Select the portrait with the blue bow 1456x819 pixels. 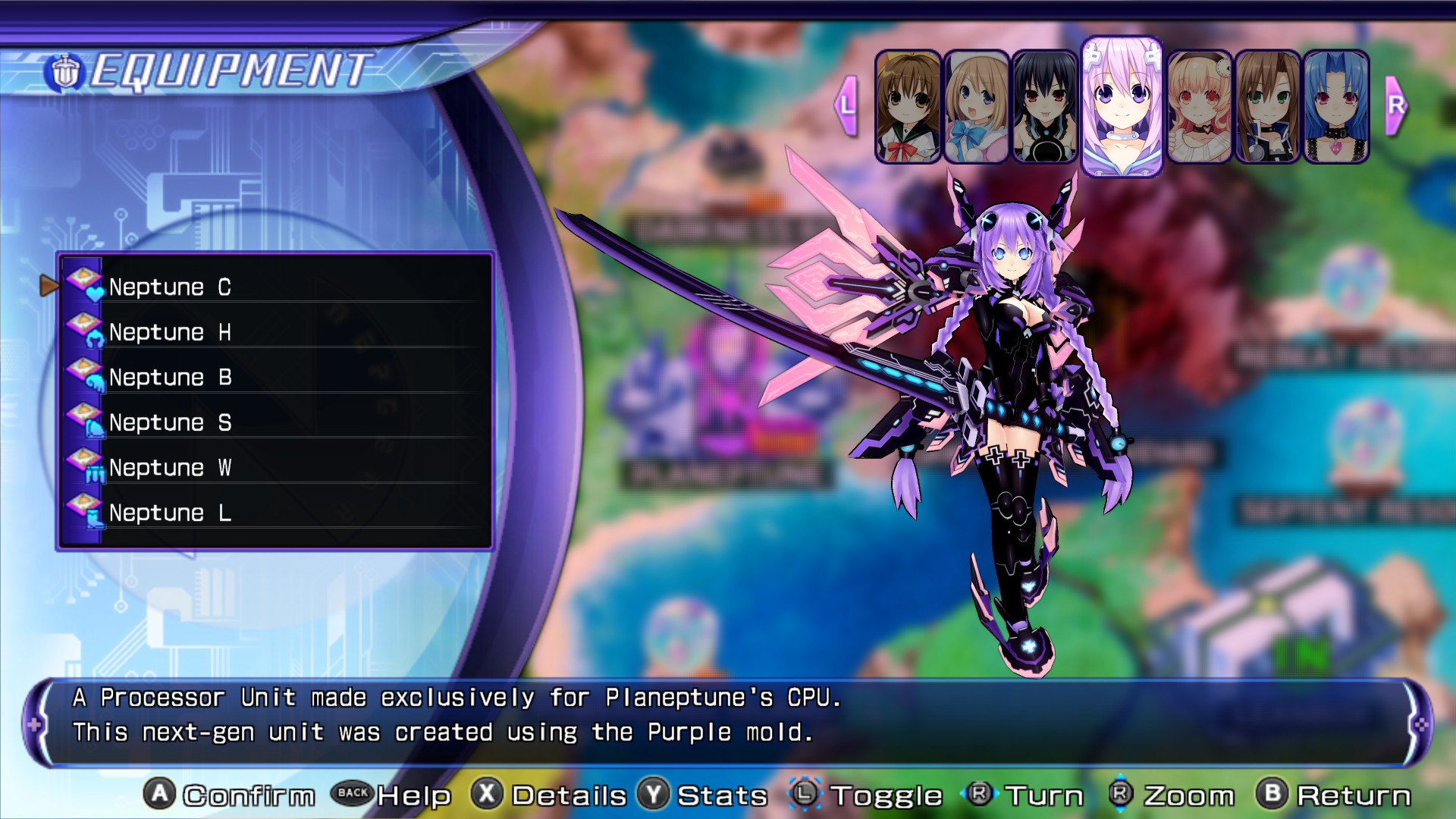click(976, 107)
